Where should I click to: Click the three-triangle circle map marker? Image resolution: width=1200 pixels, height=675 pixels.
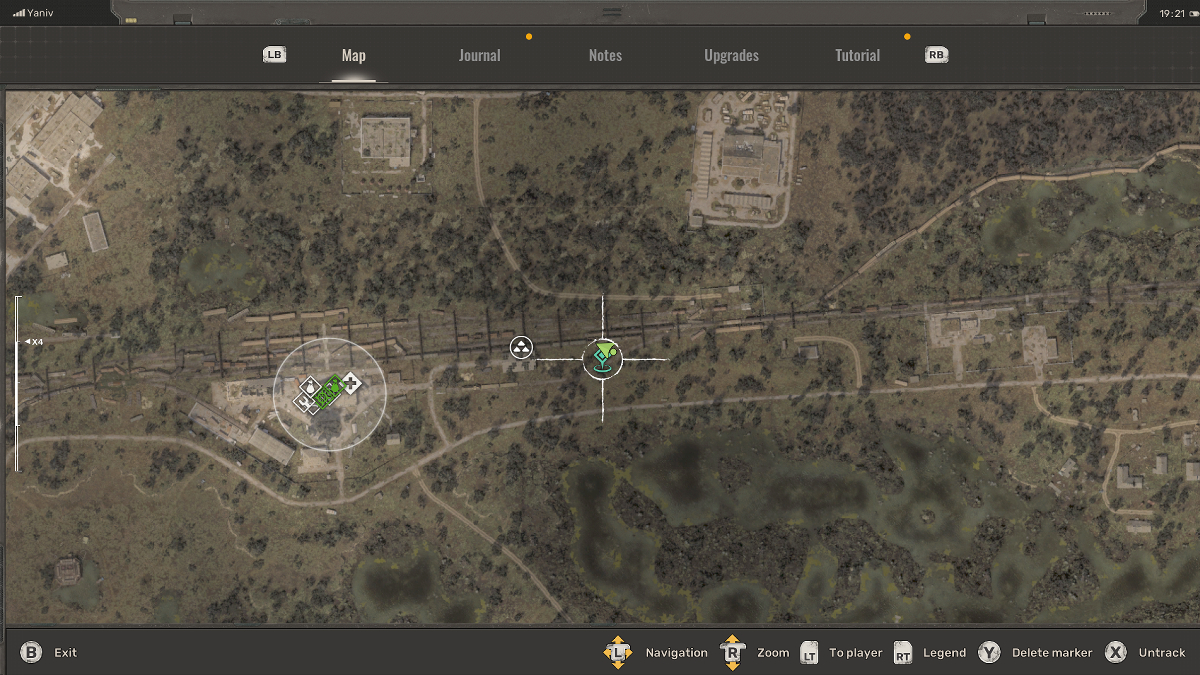point(521,348)
